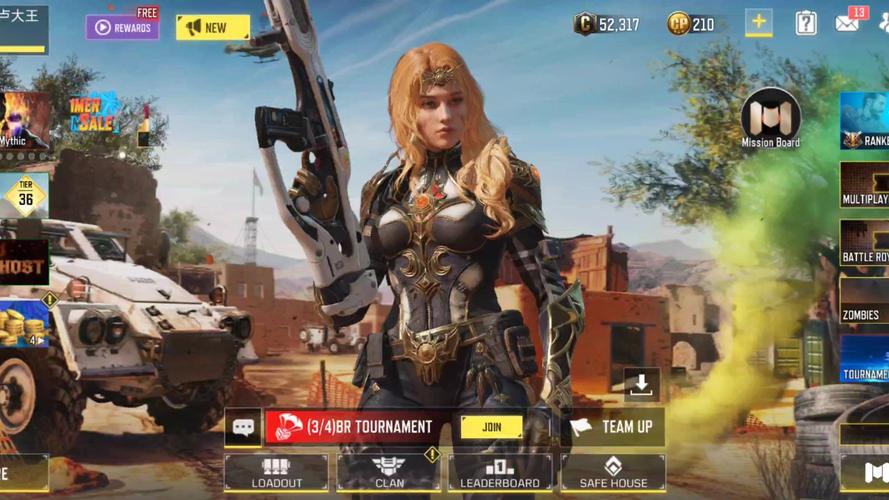889x500 pixels.
Task: Open the Loadout menu
Action: click(x=276, y=472)
